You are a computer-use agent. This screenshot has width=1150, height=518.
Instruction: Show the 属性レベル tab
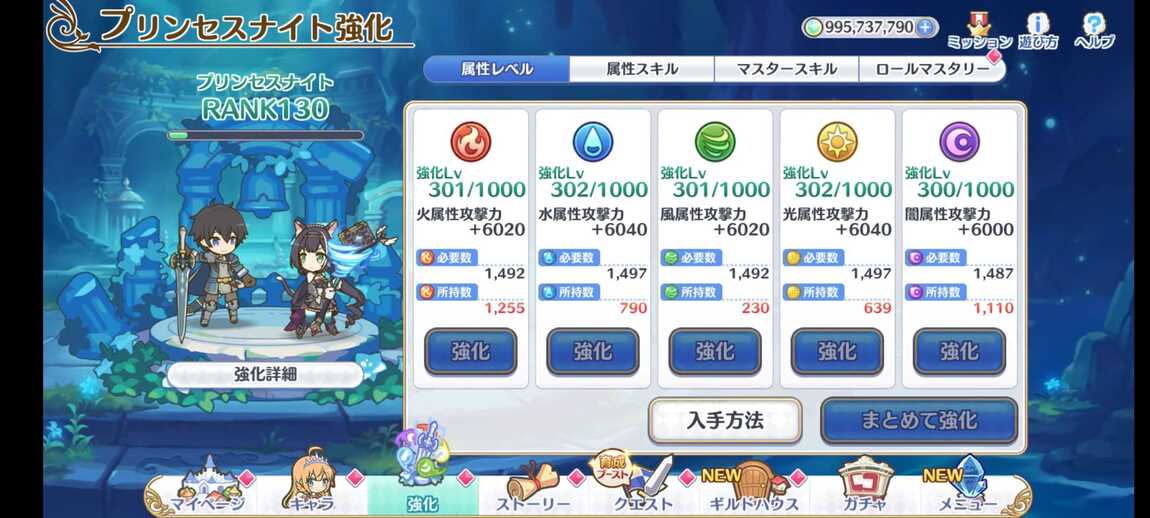497,69
